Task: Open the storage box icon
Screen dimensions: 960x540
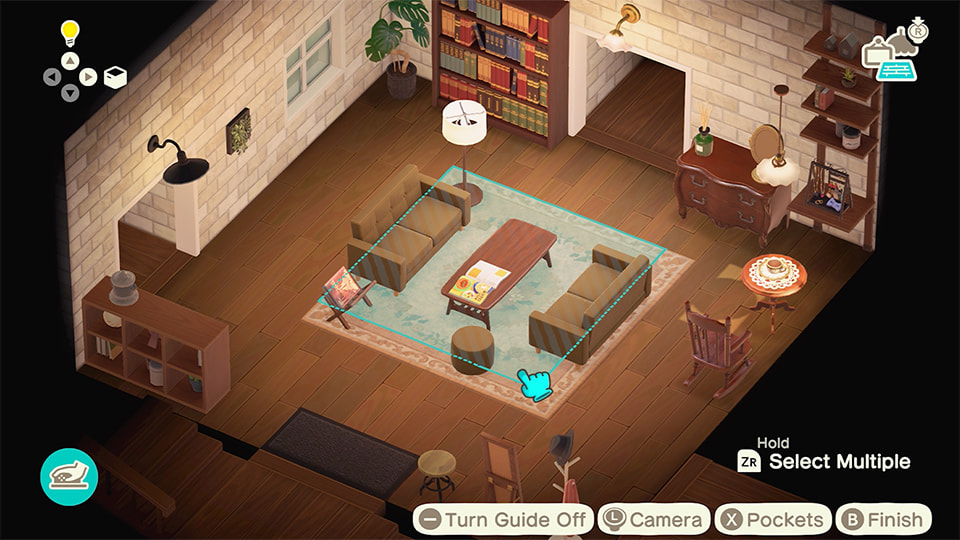Action: point(115,76)
